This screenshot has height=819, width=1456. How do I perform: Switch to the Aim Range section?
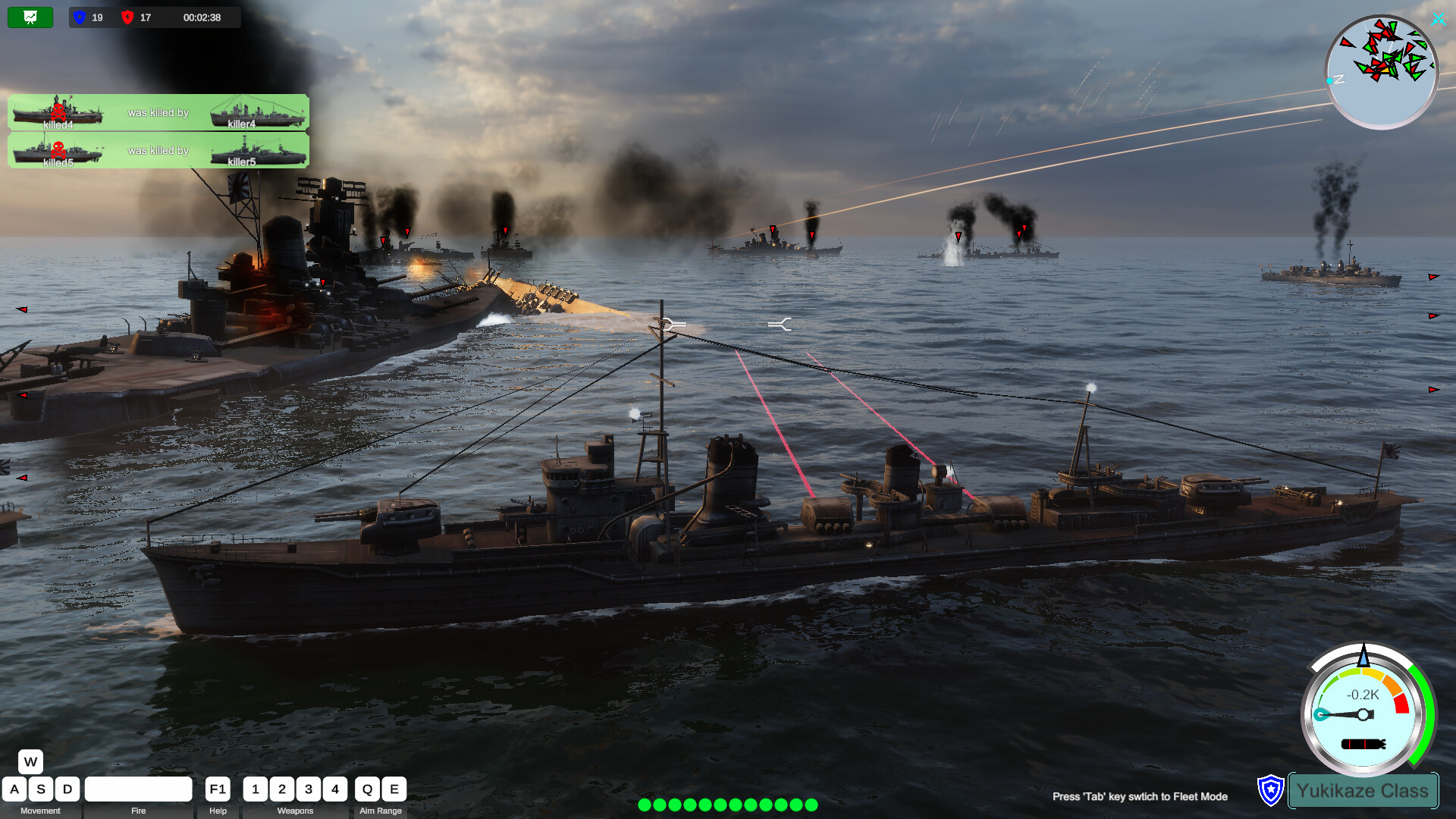point(381,811)
